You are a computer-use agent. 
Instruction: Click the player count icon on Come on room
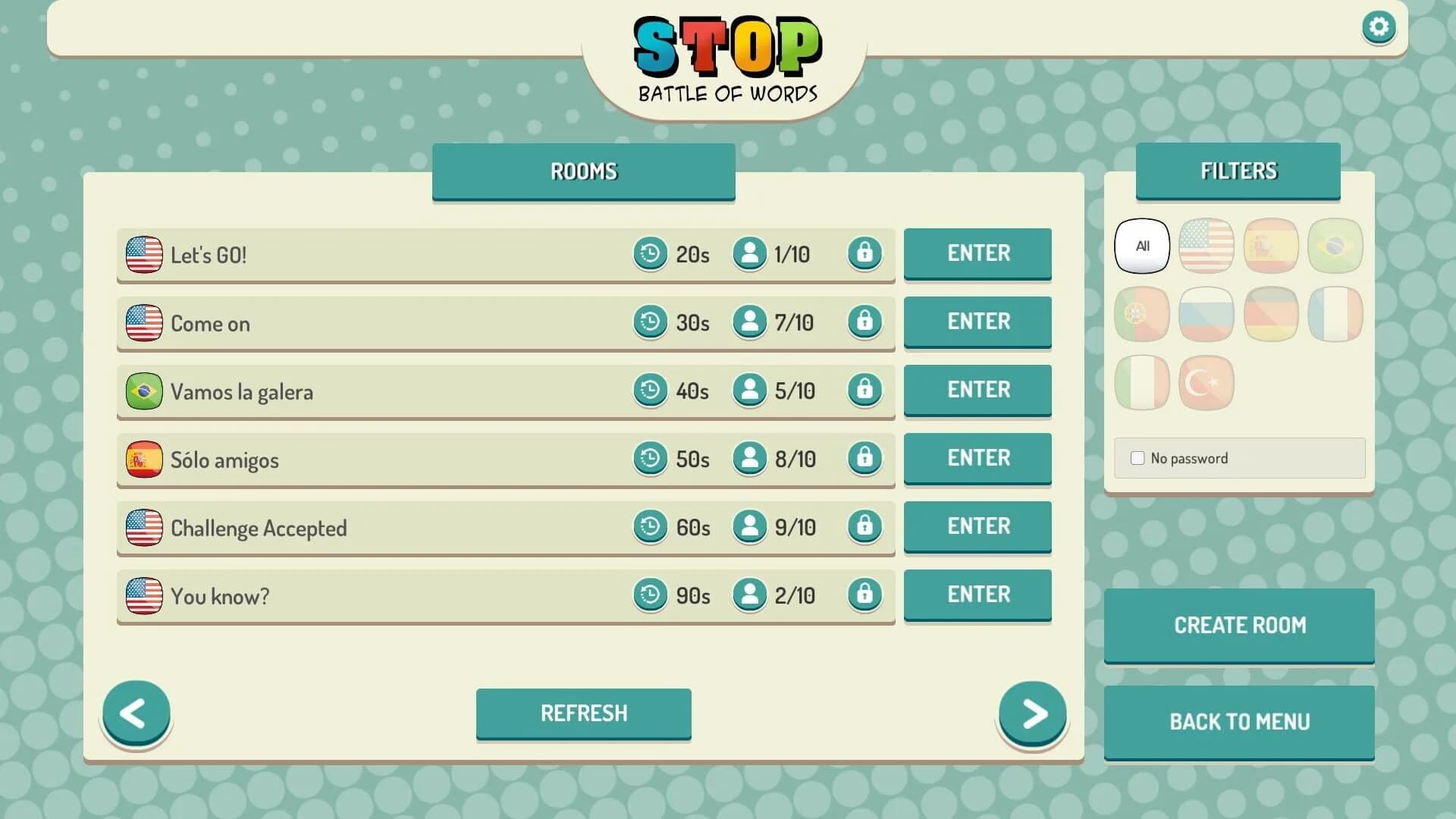(x=749, y=322)
